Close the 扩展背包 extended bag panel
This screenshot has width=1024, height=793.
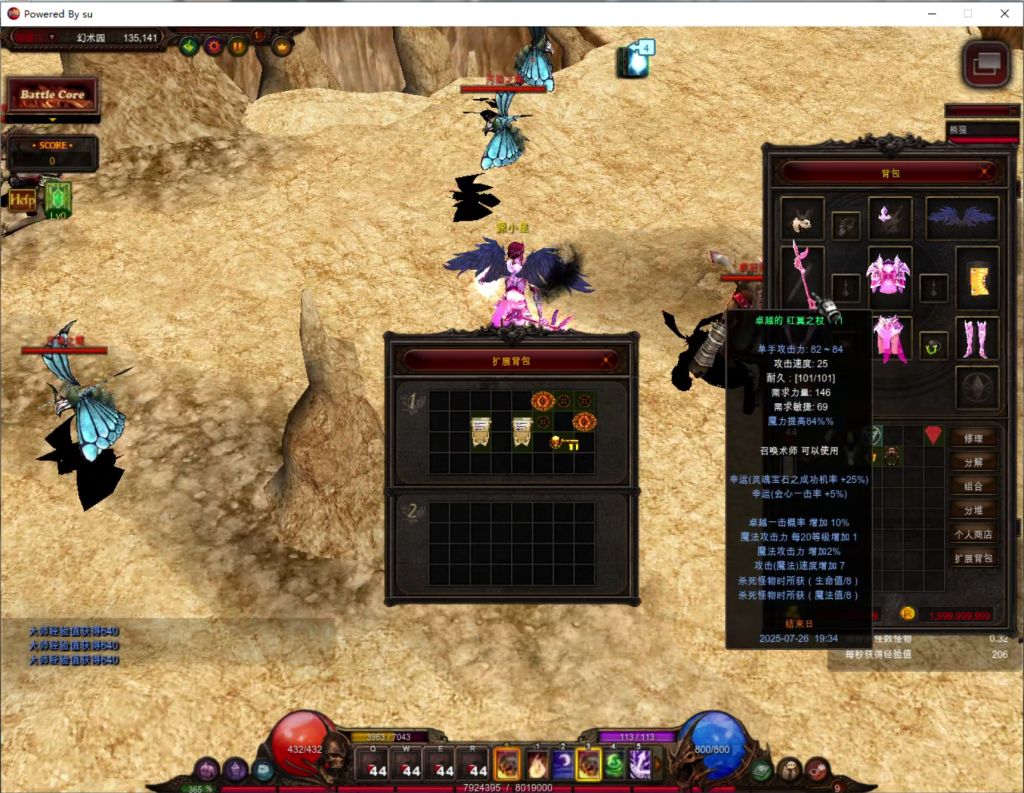[606, 359]
